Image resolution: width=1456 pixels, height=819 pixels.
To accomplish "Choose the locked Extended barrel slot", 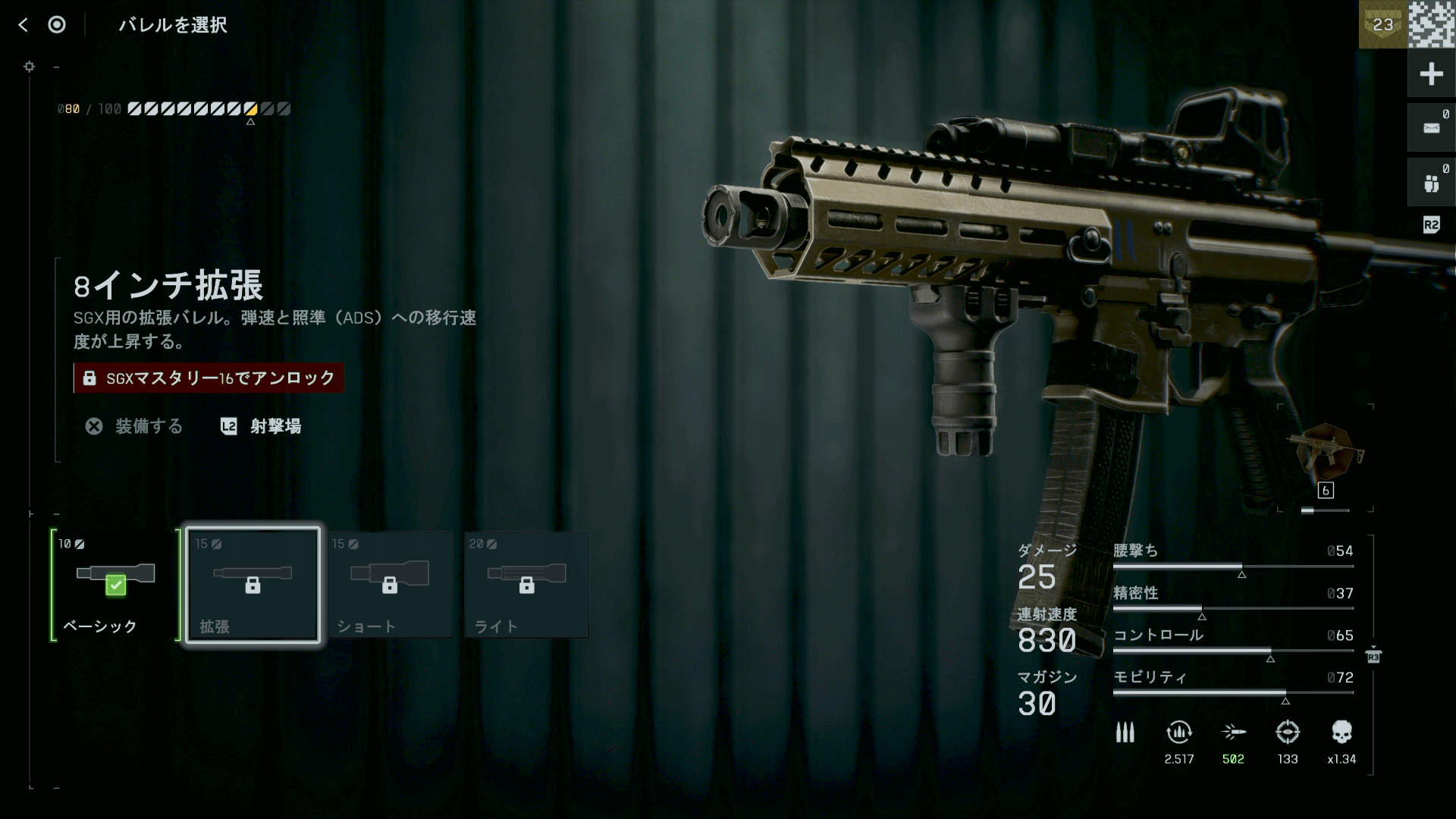I will 253,585.
